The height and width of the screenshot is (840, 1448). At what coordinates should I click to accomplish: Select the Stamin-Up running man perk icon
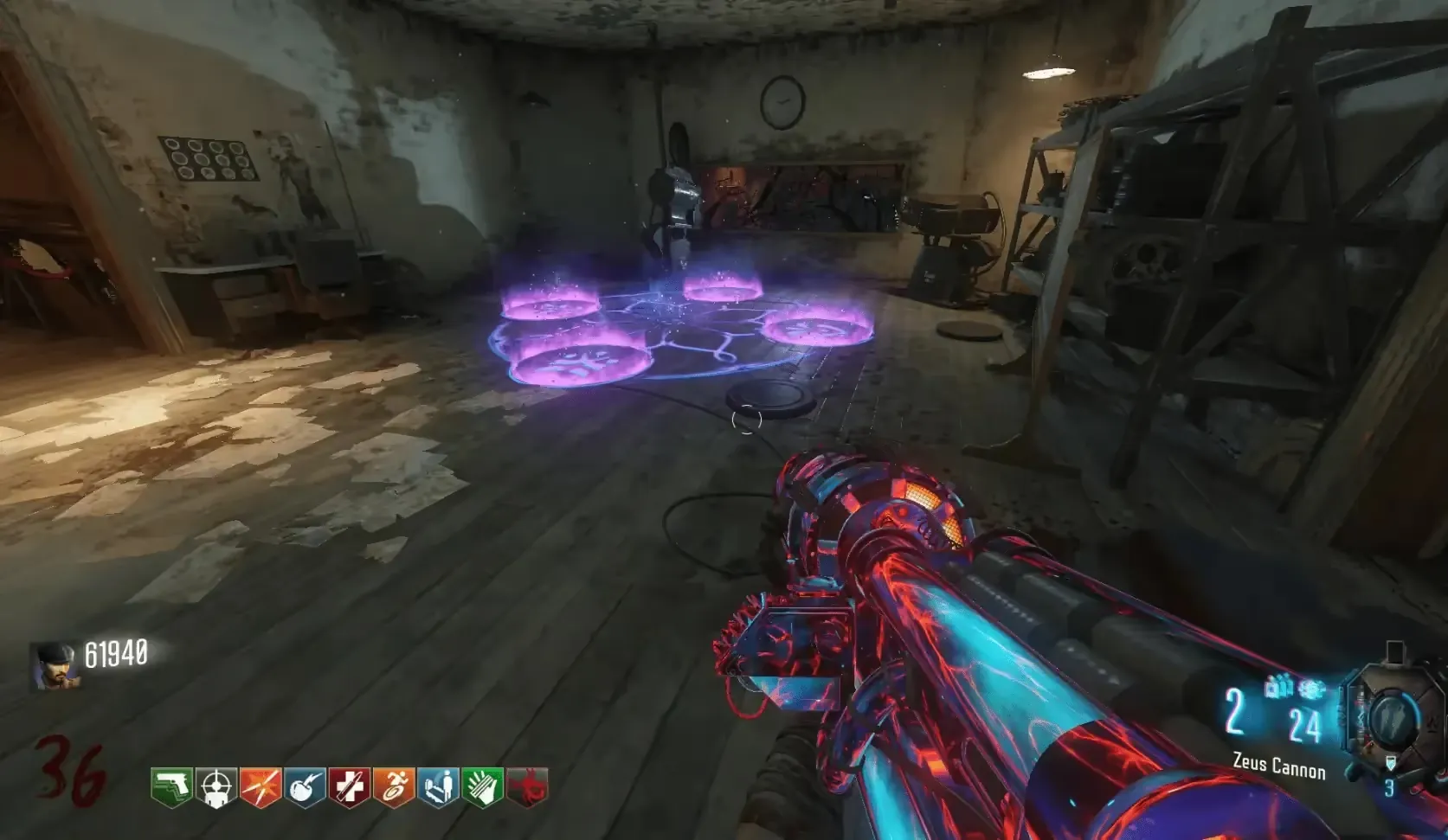click(x=394, y=787)
